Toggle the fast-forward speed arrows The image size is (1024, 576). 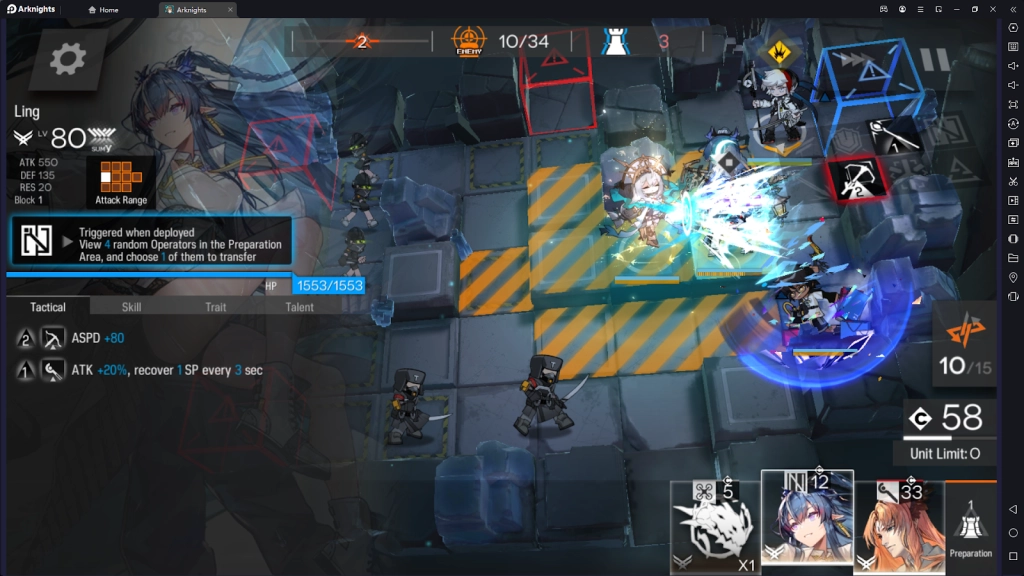(859, 60)
